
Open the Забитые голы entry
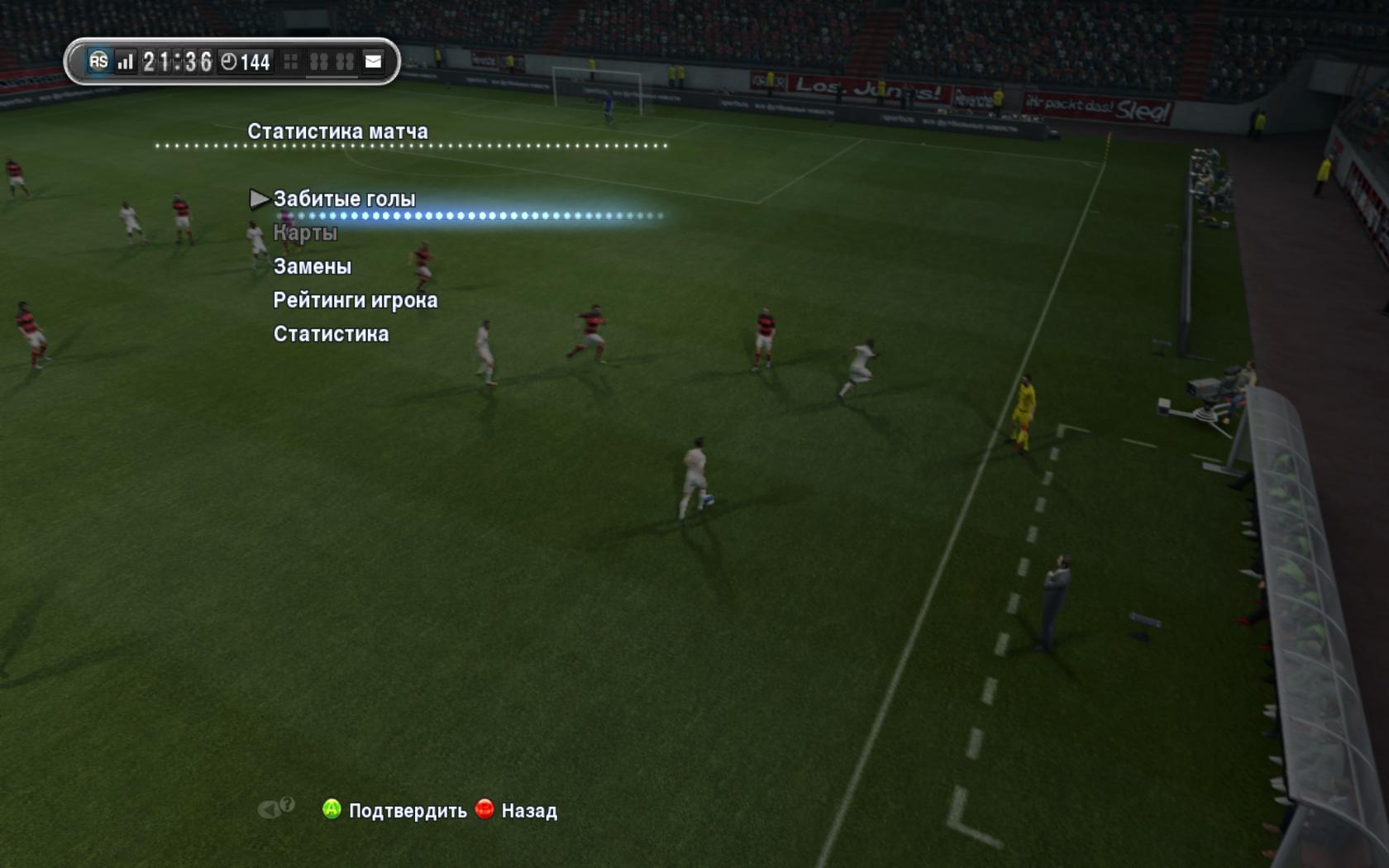tap(344, 199)
